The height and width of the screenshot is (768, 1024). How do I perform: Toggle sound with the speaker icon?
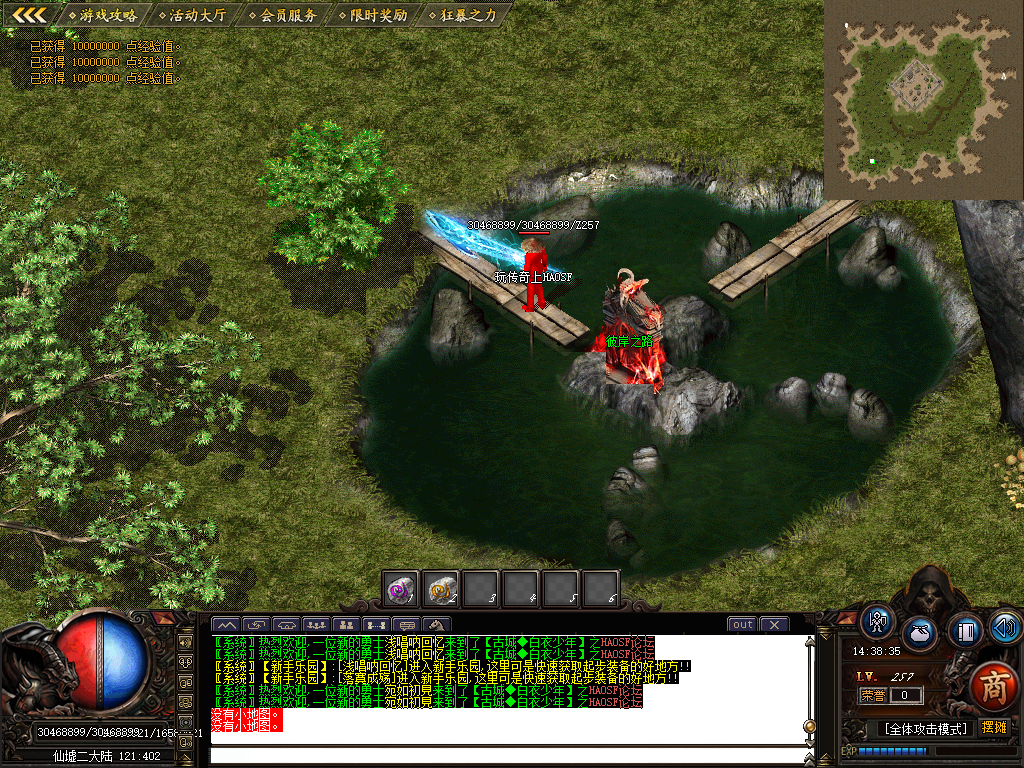(x=1005, y=627)
